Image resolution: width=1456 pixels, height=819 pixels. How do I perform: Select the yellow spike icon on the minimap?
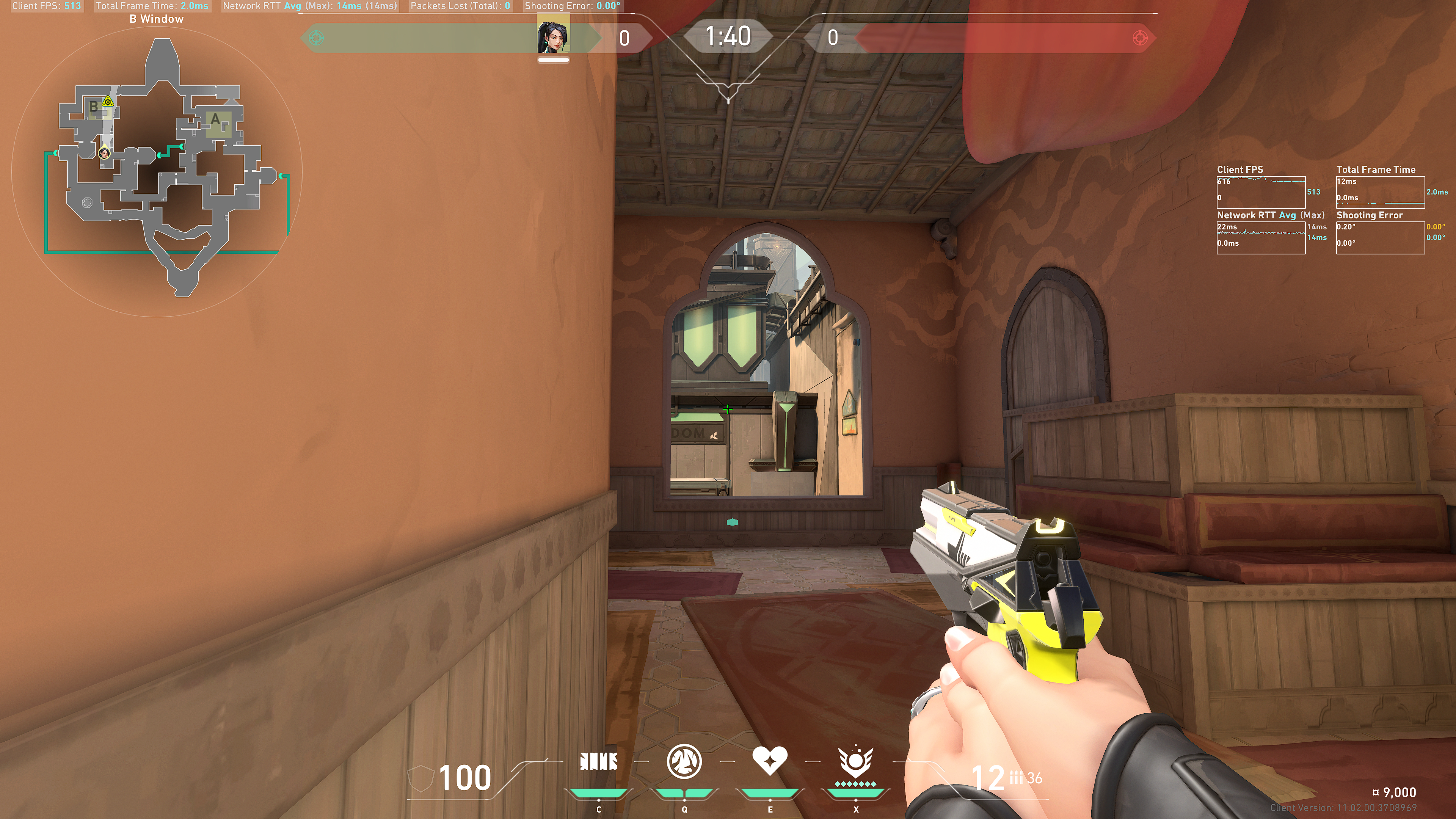pos(107,102)
